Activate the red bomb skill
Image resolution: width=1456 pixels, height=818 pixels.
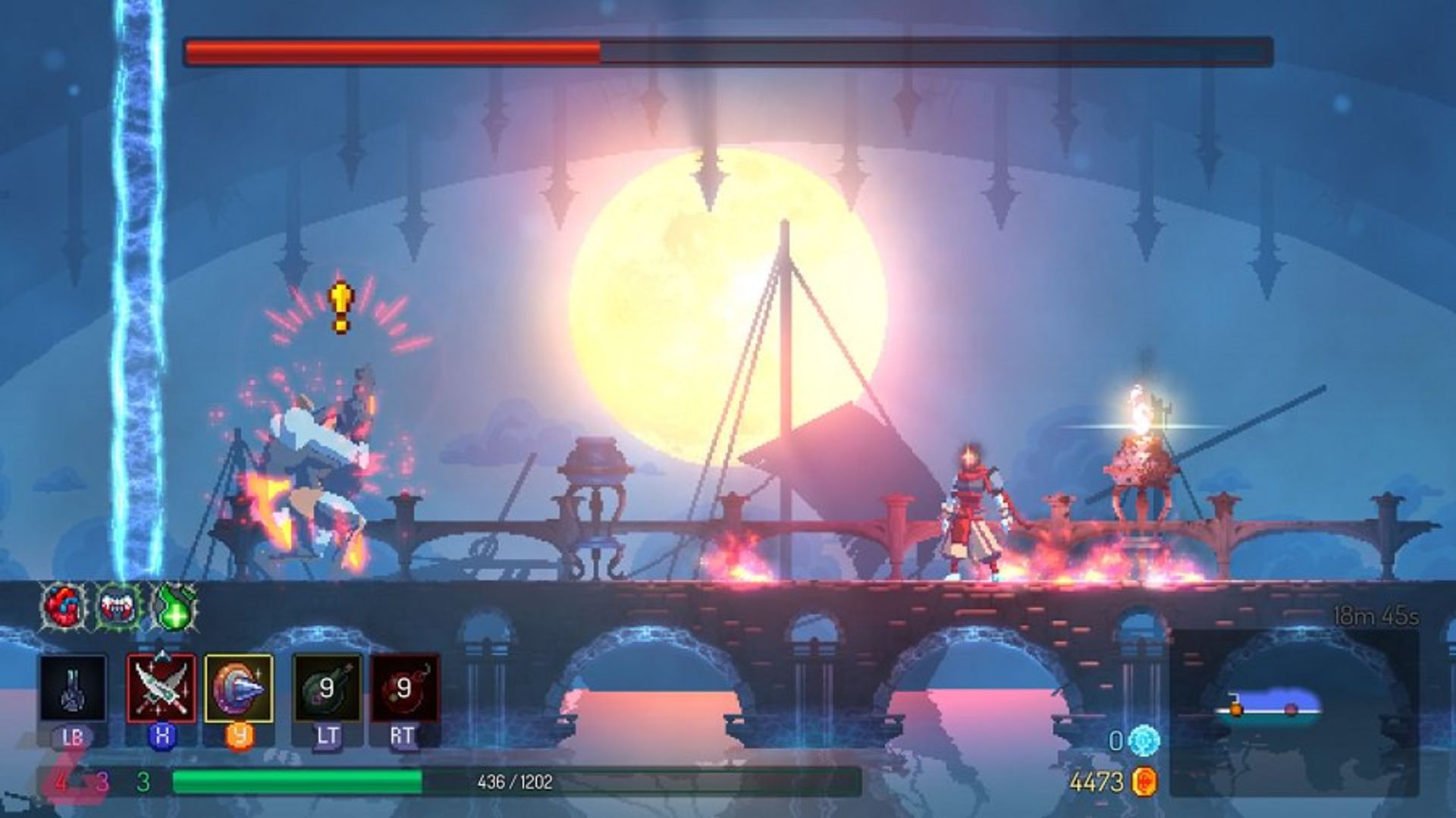404,688
